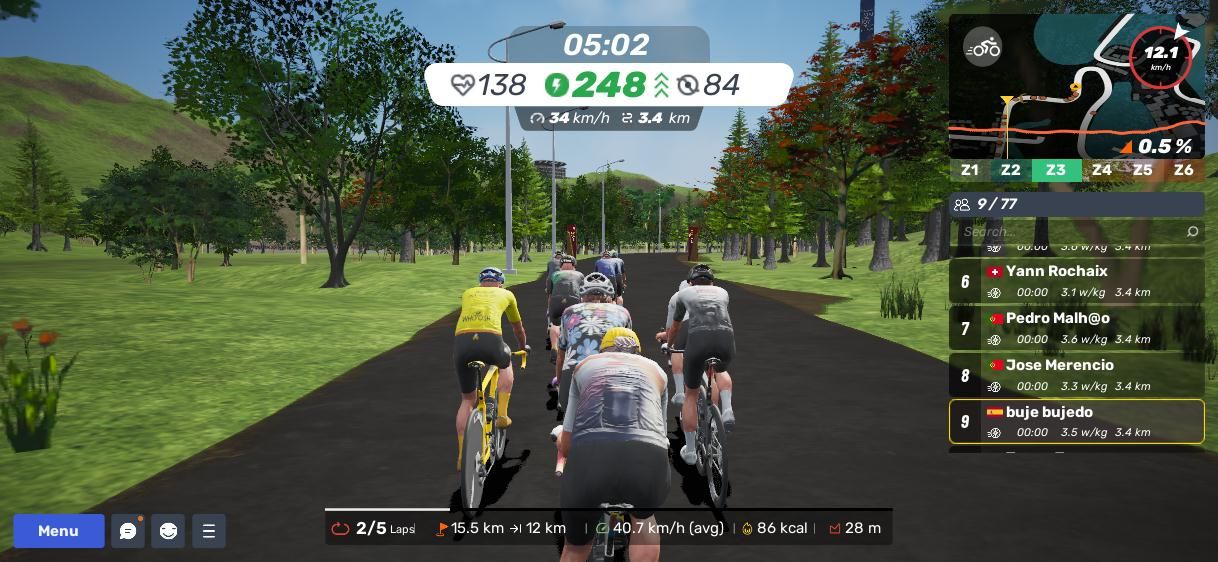Click the cyclist icon on minimap

(982, 47)
